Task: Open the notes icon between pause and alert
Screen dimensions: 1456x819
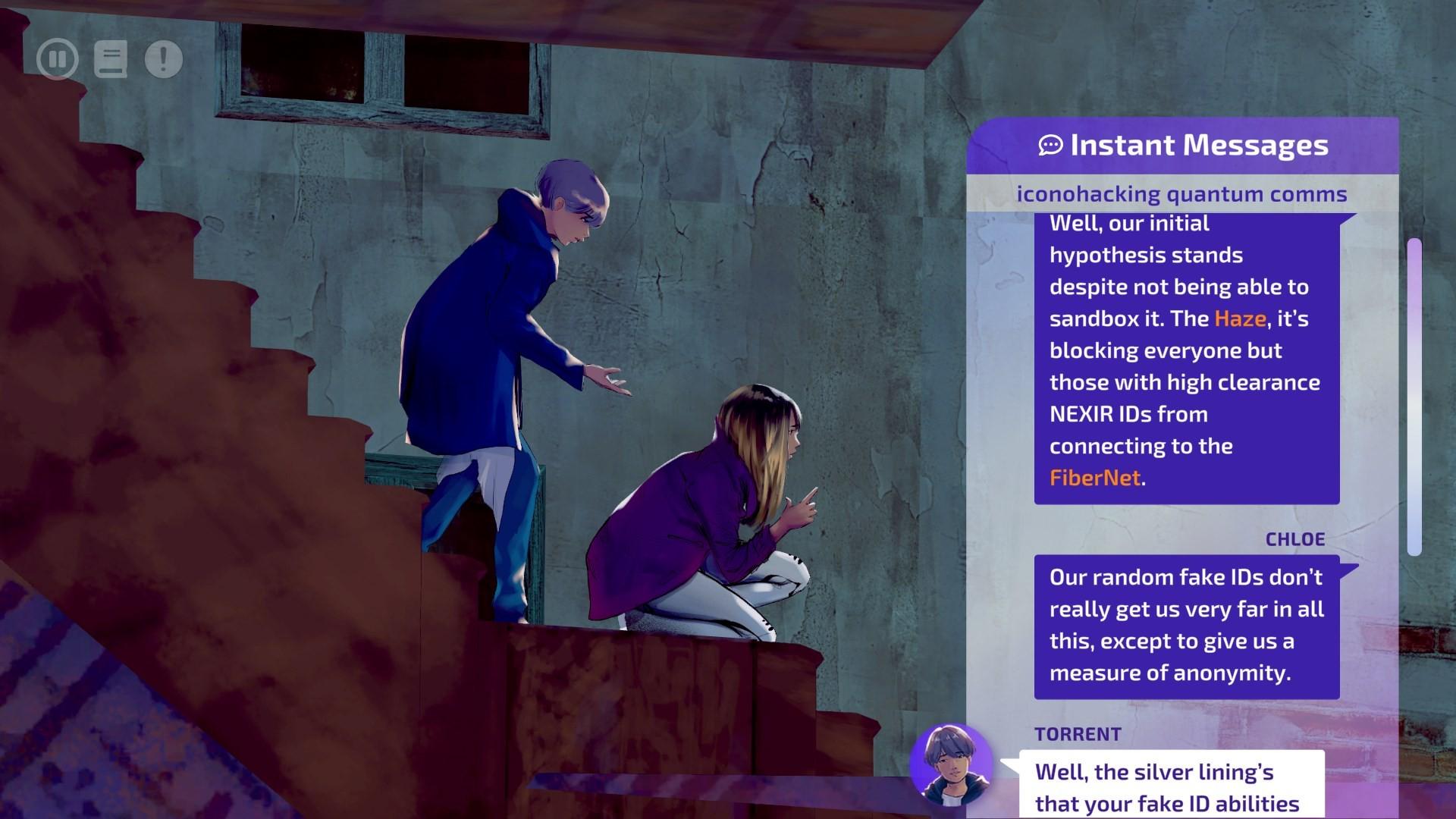Action: [x=110, y=59]
